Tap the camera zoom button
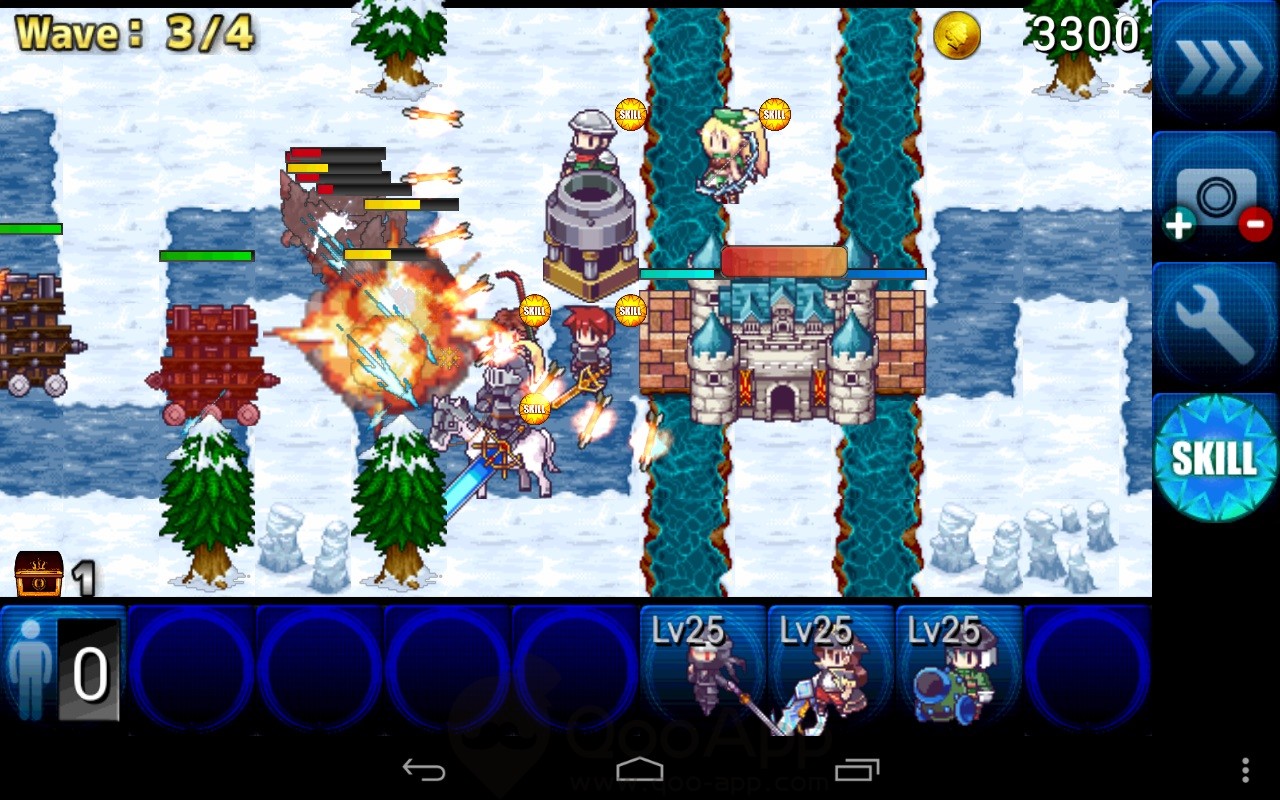This screenshot has height=800, width=1280. pyautogui.click(x=1214, y=196)
